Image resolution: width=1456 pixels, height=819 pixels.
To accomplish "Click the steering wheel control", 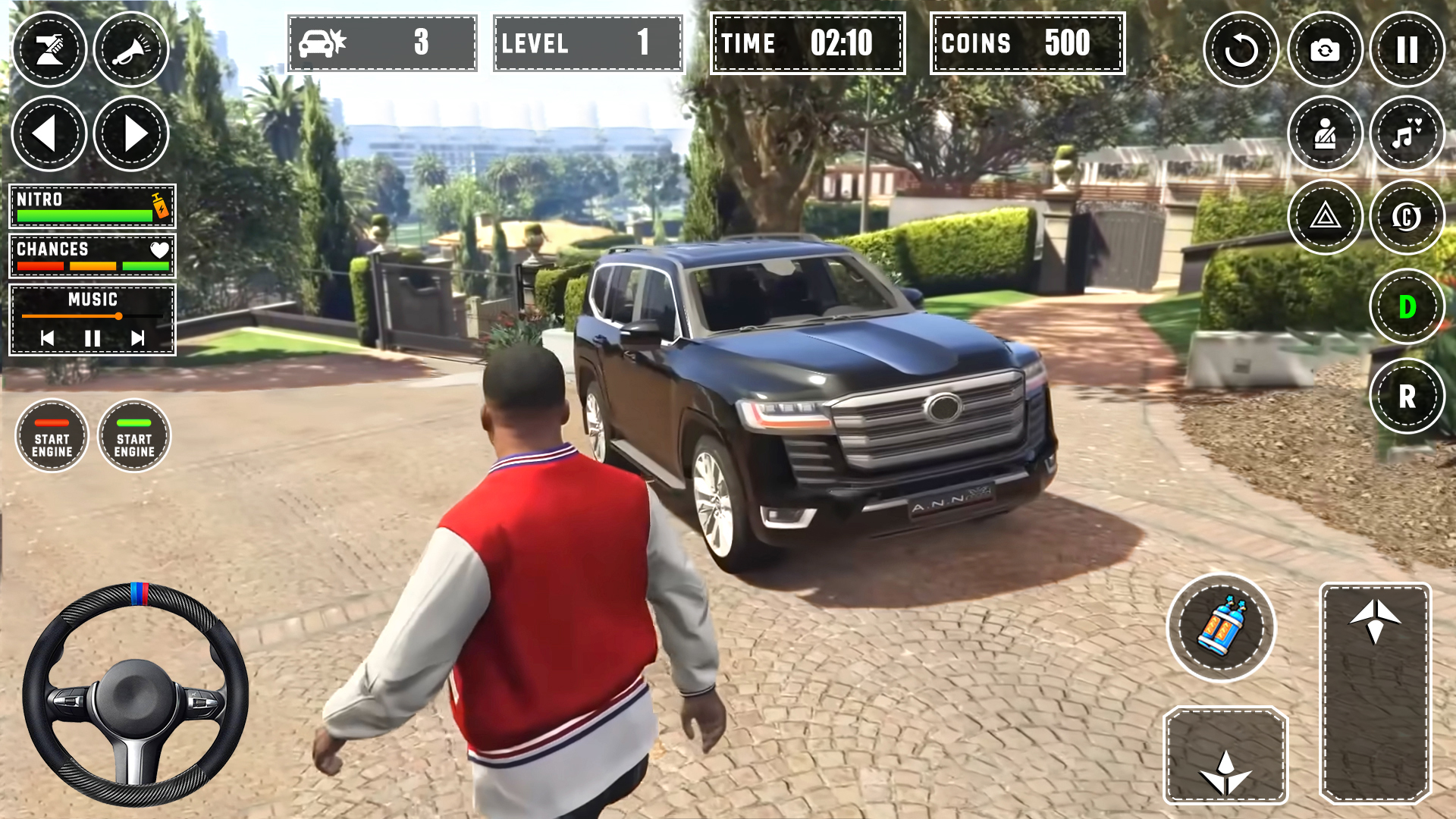I will click(x=136, y=694).
